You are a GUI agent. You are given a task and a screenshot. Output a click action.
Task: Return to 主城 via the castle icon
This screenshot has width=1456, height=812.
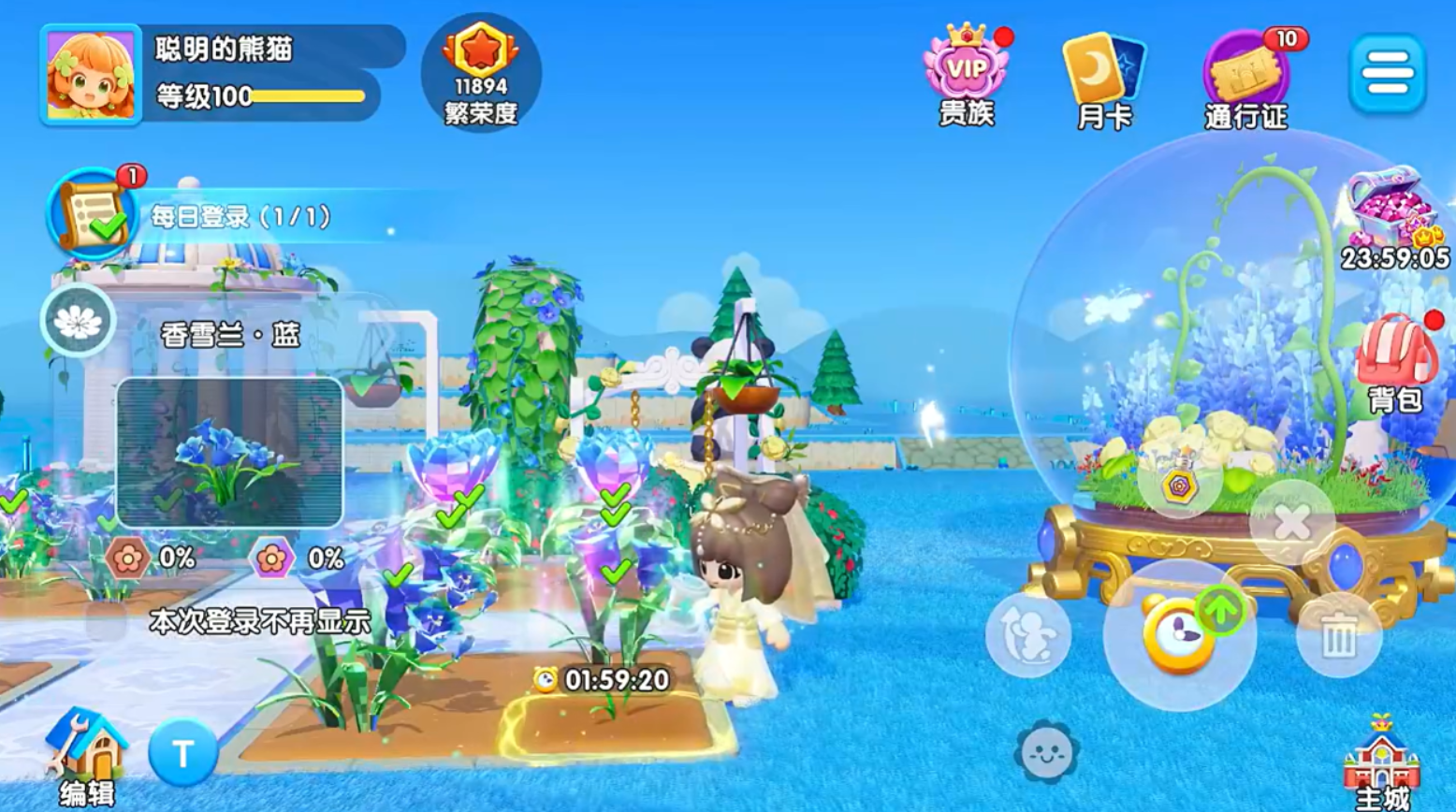(x=1380, y=762)
